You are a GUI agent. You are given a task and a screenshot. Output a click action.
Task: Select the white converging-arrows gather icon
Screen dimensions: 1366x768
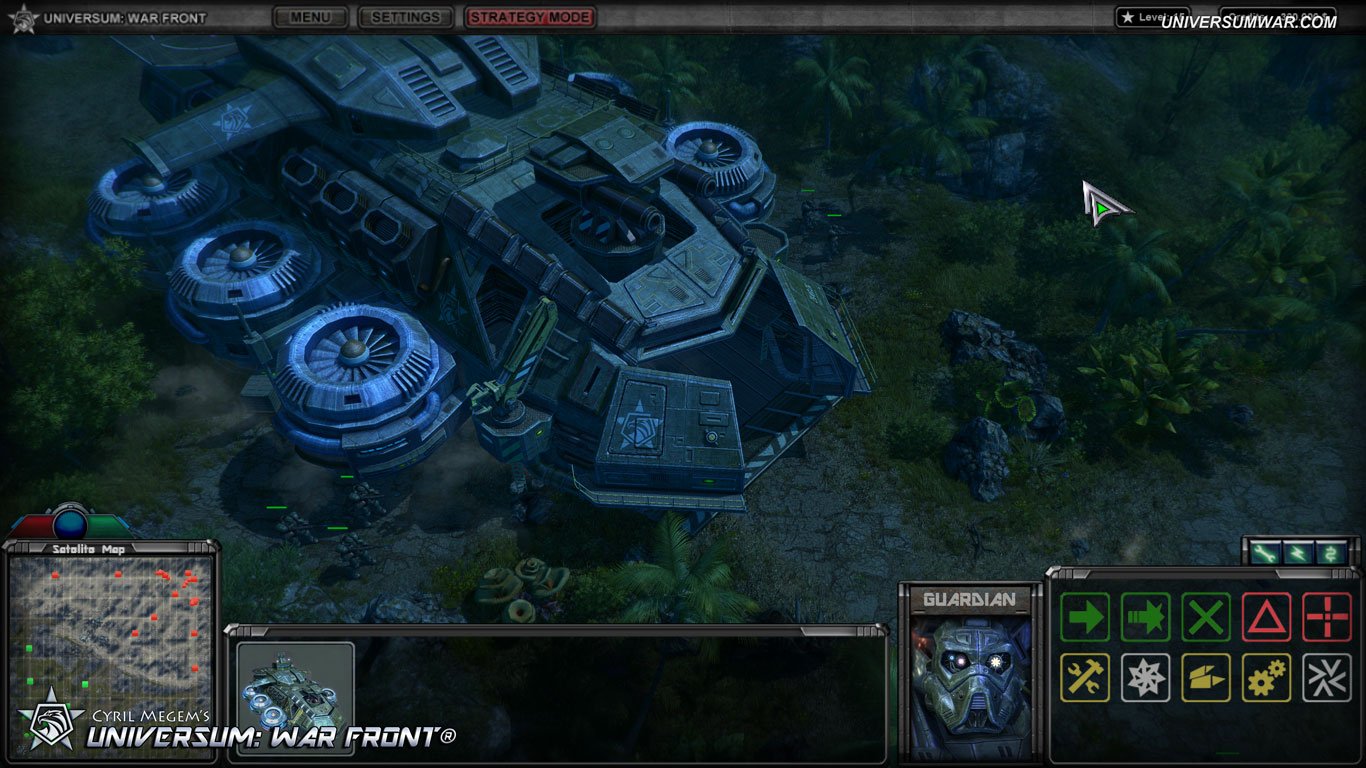(x=1327, y=676)
